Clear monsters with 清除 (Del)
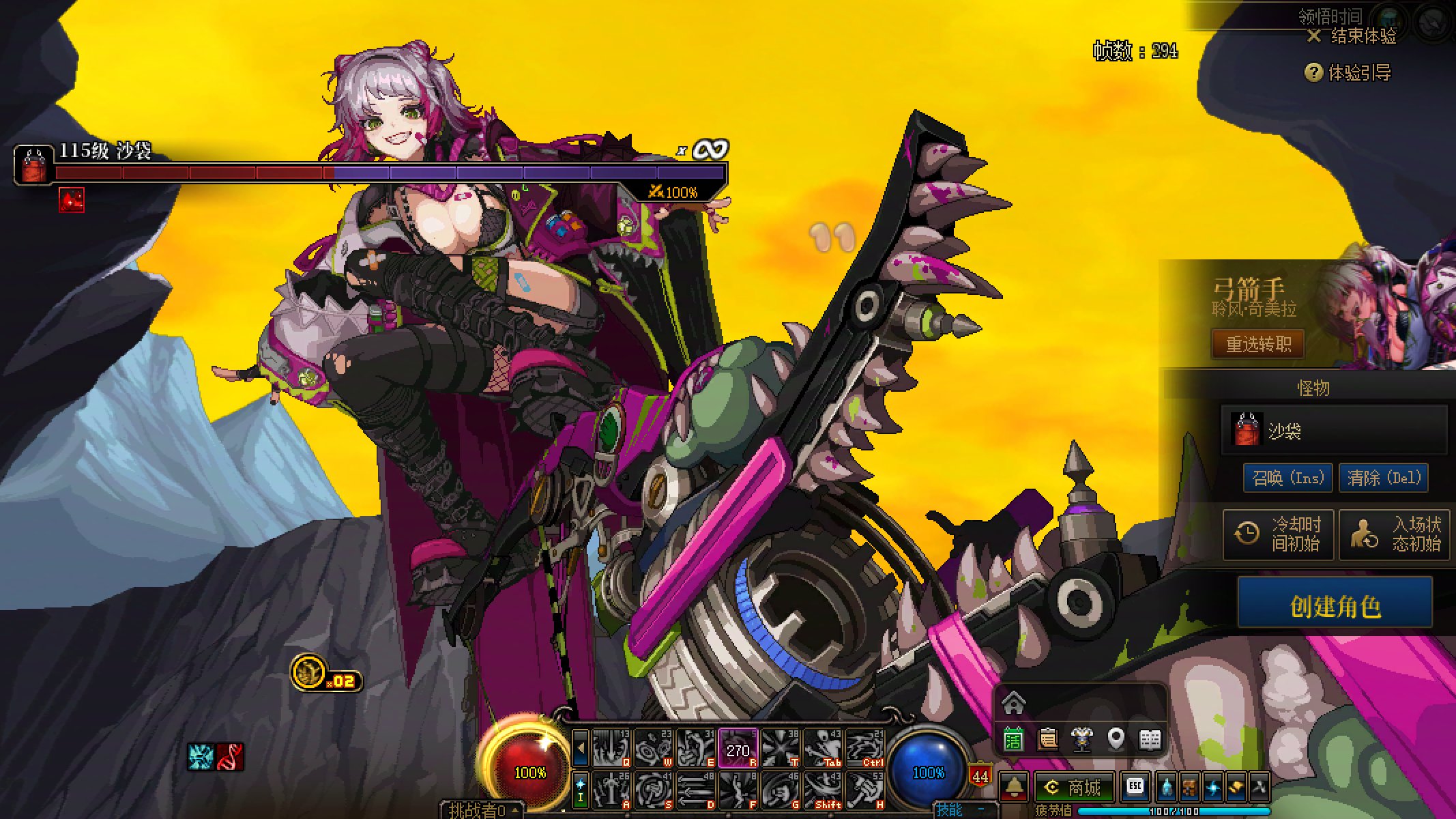 (1383, 477)
